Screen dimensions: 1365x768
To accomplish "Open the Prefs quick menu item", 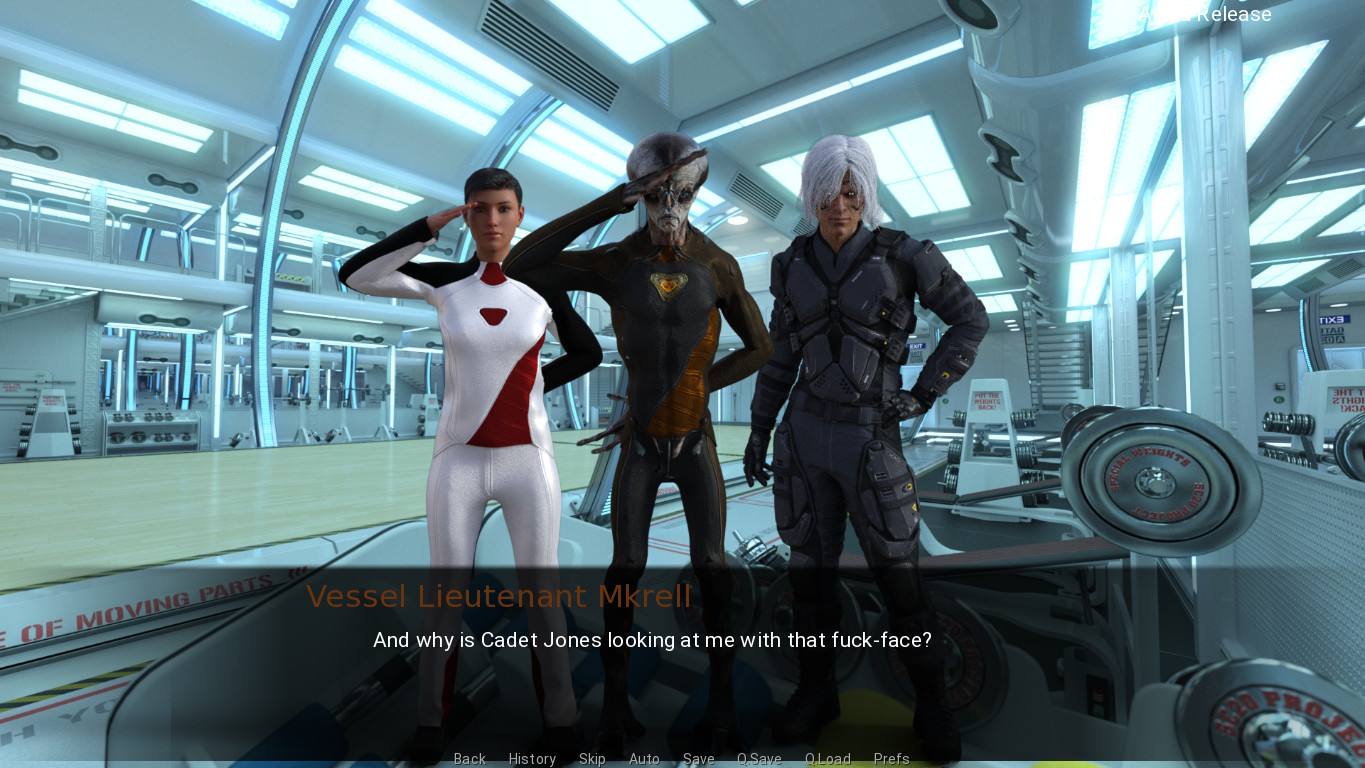I will pyautogui.click(x=891, y=759).
